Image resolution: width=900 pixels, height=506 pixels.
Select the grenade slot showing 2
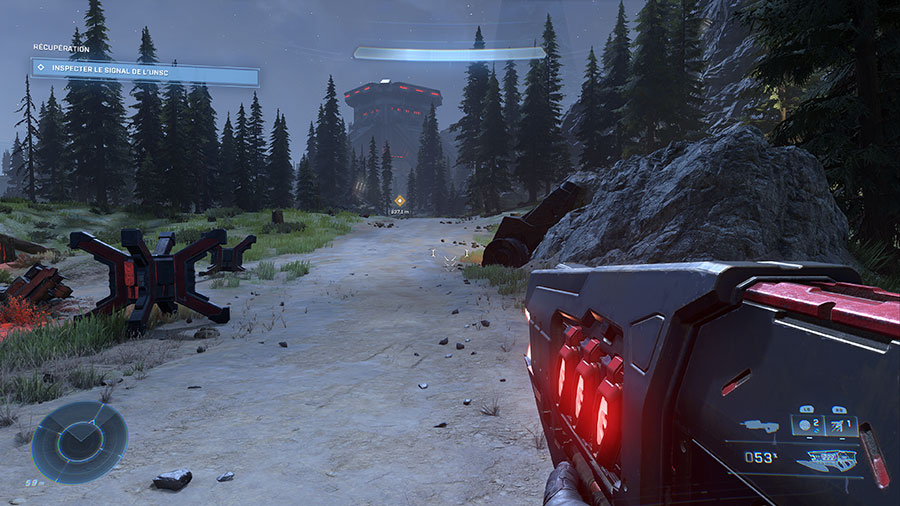808,426
